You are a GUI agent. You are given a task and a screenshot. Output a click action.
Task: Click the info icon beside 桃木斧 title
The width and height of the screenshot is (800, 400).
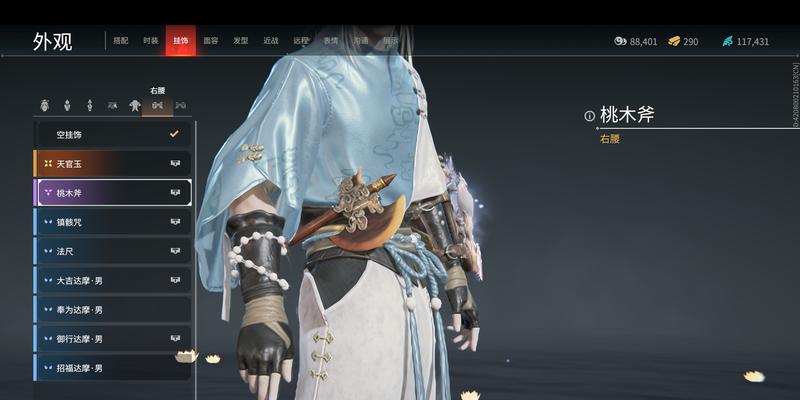tap(590, 116)
